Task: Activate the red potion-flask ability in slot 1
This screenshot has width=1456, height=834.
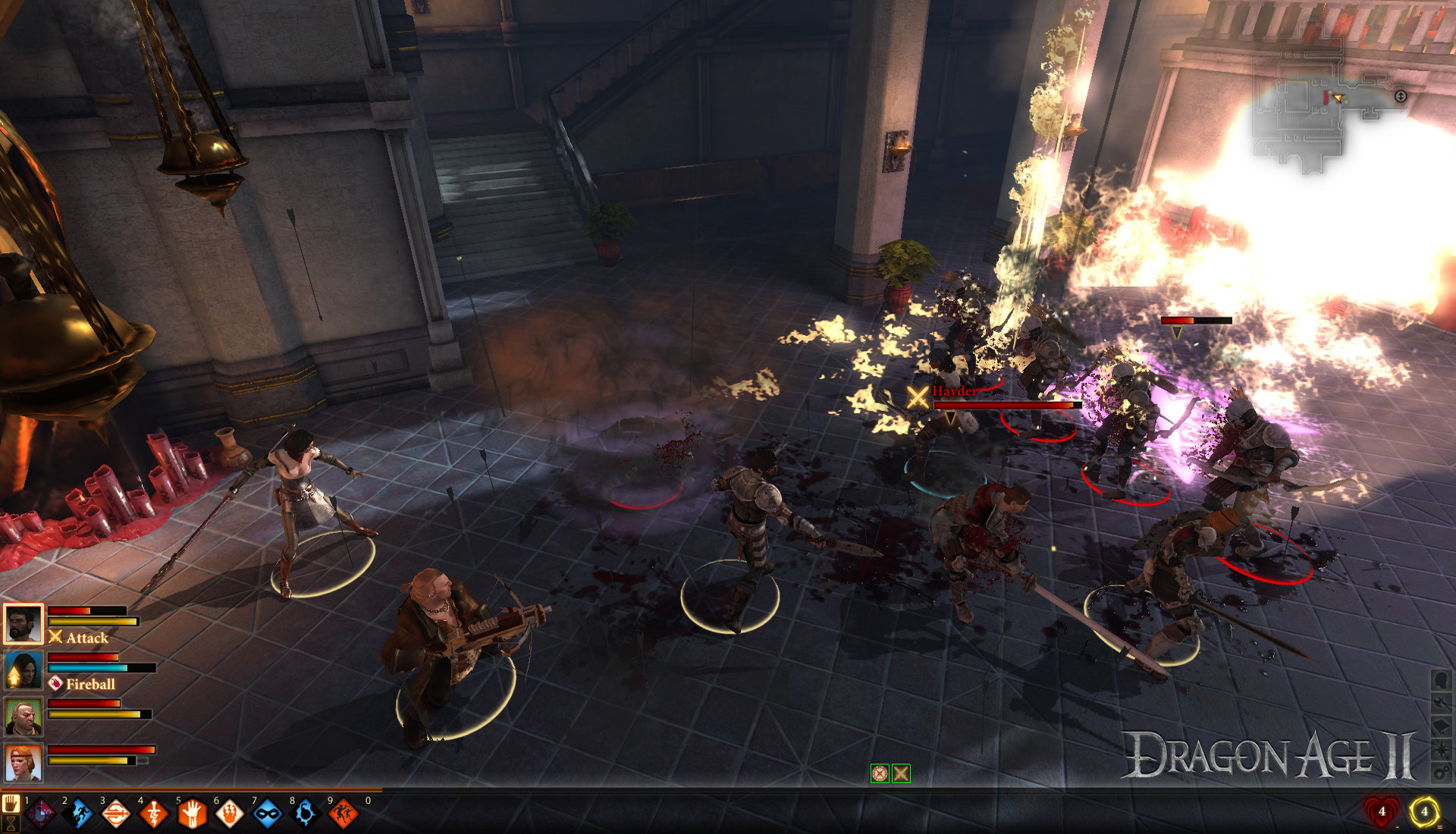Action: click(41, 814)
